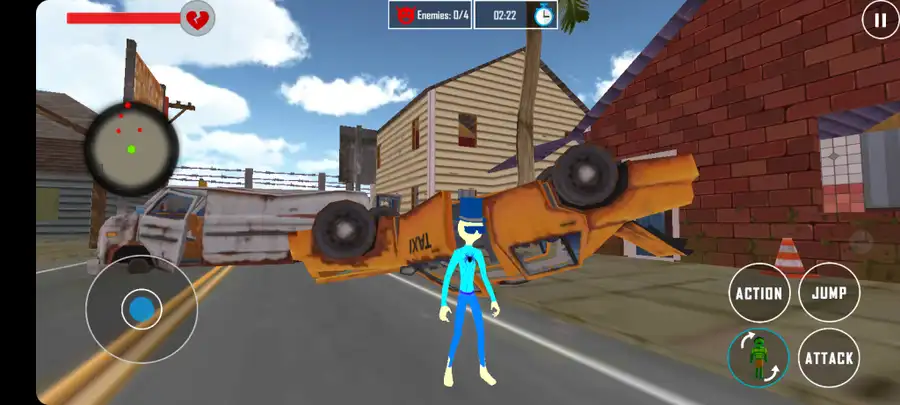The image size is (900, 405).
Task: Touch the blue virtual joystick knob
Action: coord(142,309)
